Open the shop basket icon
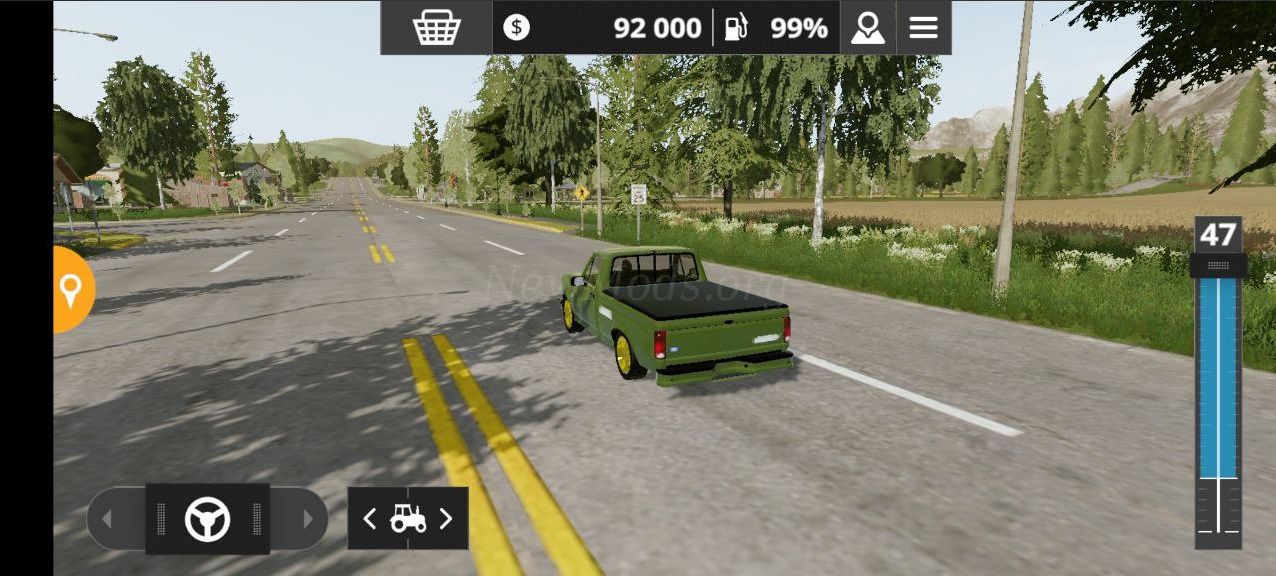The width and height of the screenshot is (1276, 576). pyautogui.click(x=436, y=27)
